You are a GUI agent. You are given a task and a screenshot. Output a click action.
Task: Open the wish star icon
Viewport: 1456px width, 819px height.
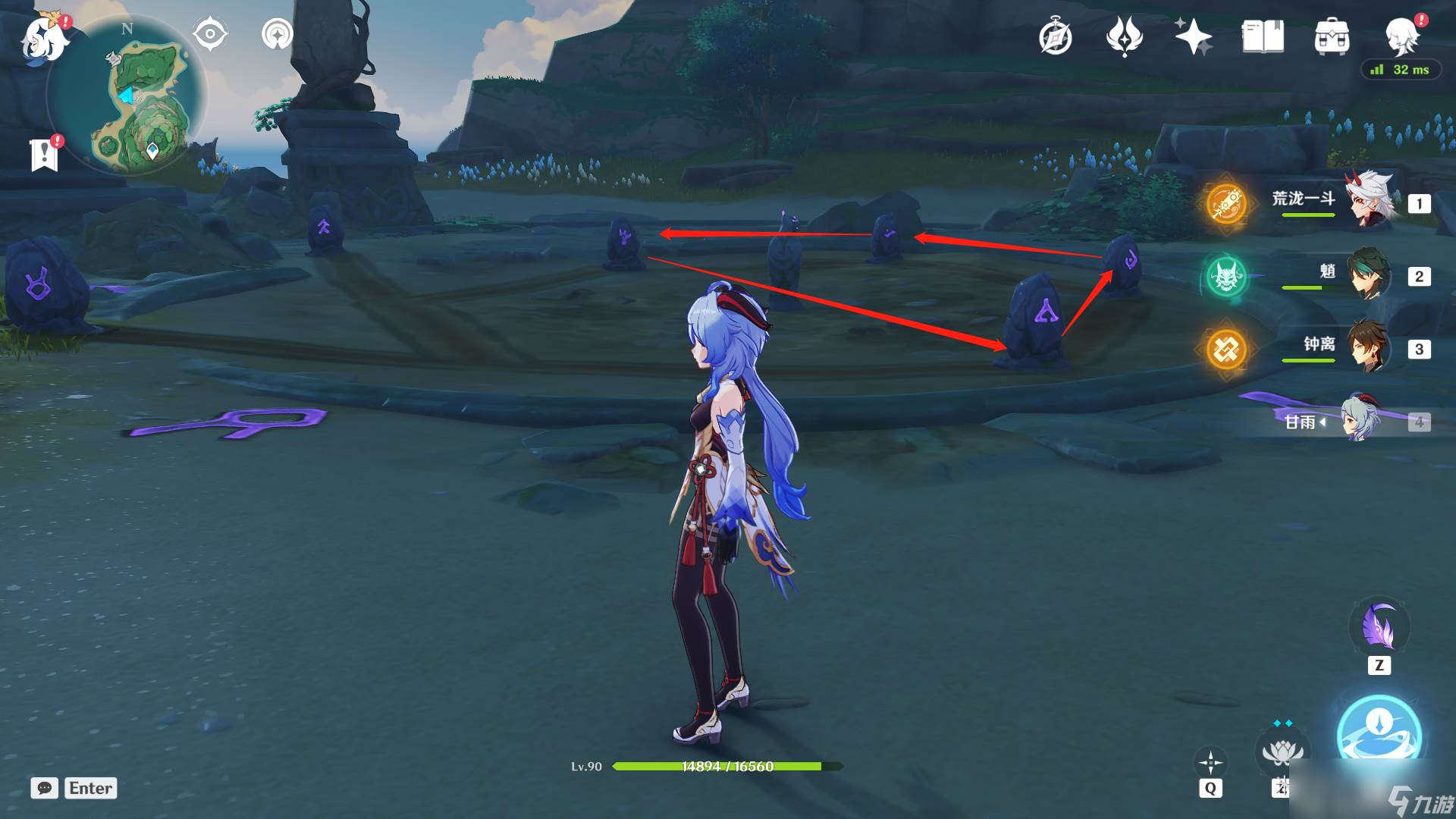coord(1193,36)
